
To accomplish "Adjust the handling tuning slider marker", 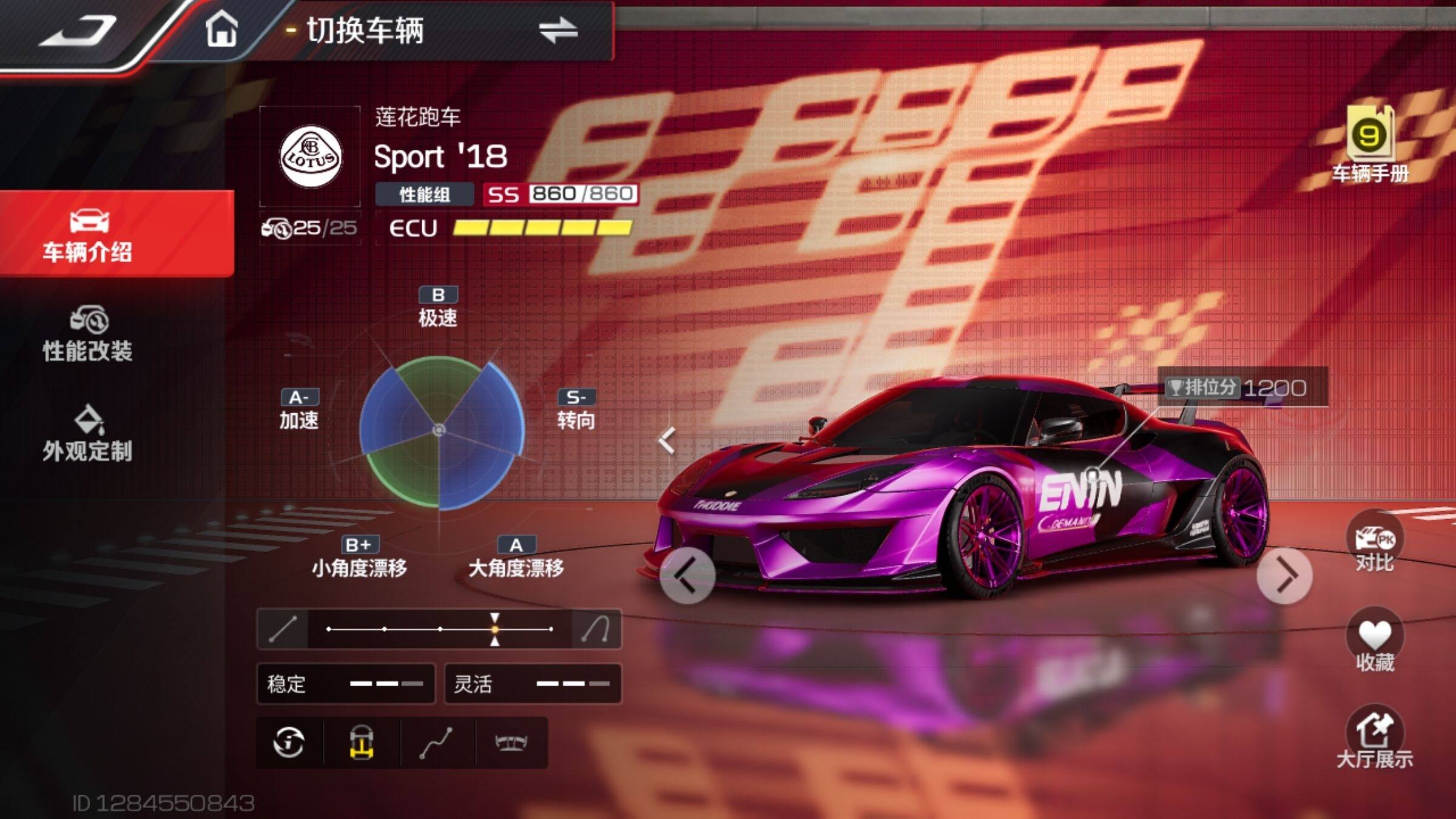I will click(495, 629).
